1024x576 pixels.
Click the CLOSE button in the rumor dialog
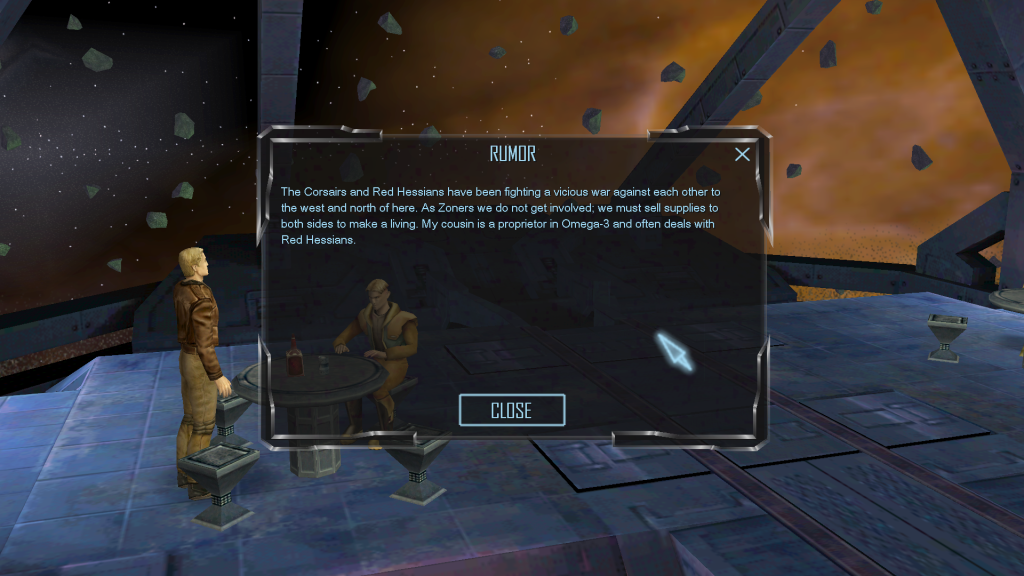511,410
